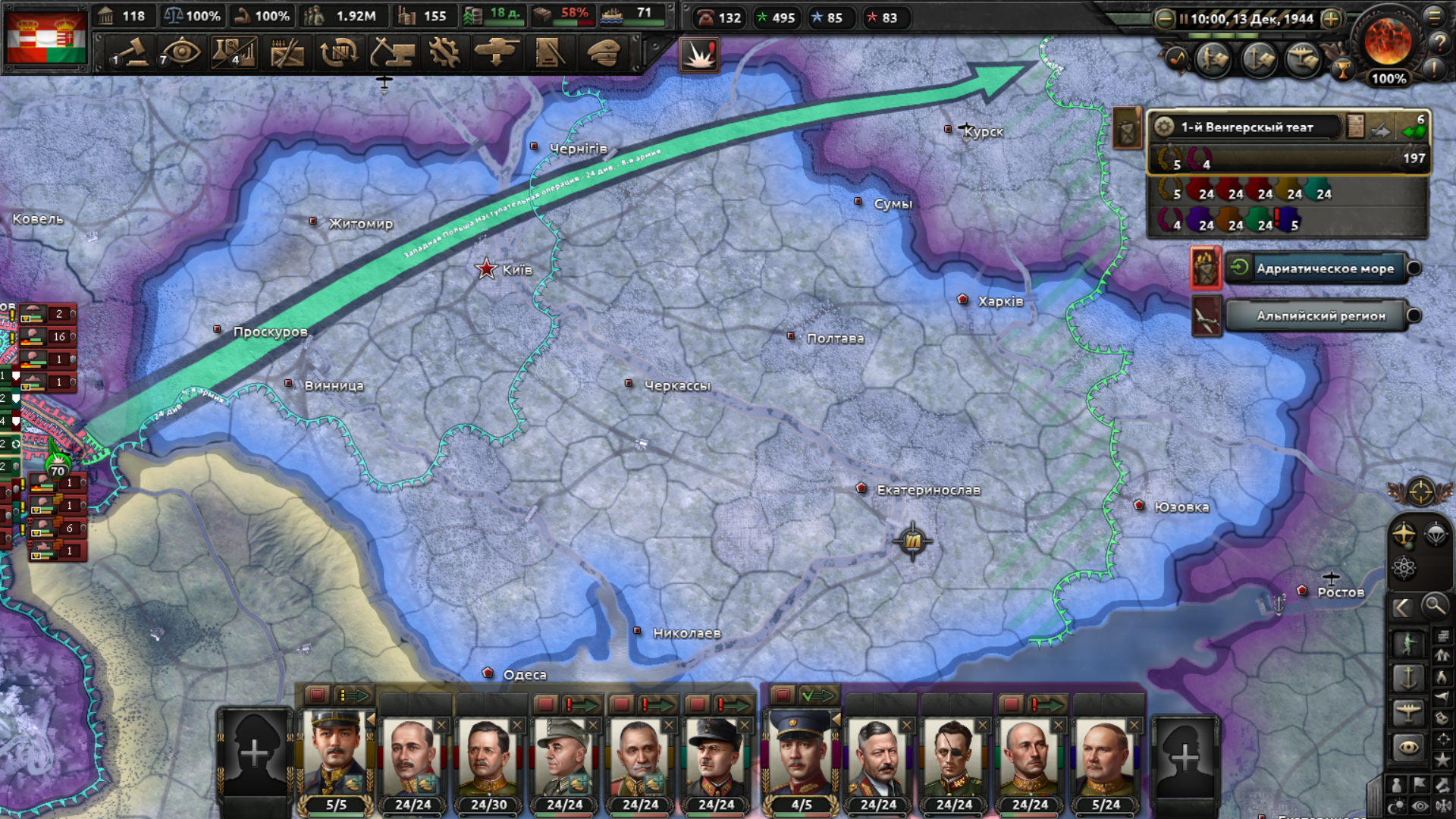Open the construction crane icon
This screenshot has width=1456, height=819.
pyautogui.click(x=392, y=53)
